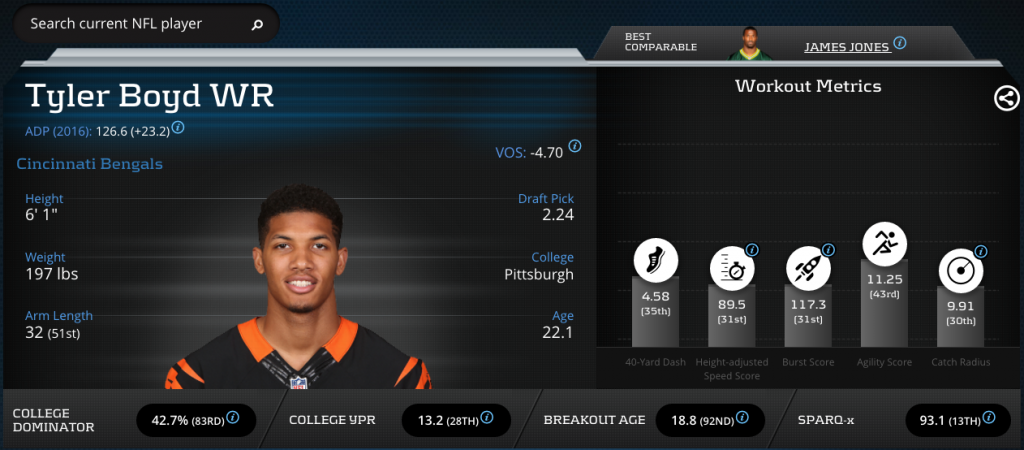Open info for College Dominator rating

[x=233, y=417]
